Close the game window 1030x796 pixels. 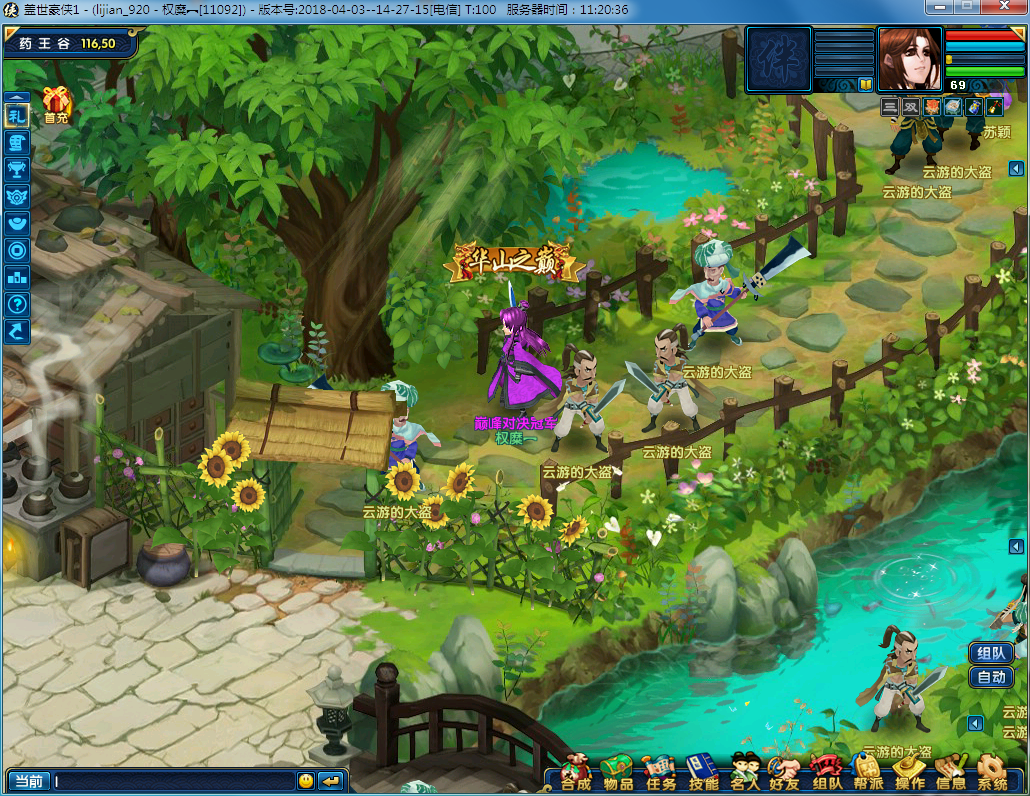tap(1004, 8)
